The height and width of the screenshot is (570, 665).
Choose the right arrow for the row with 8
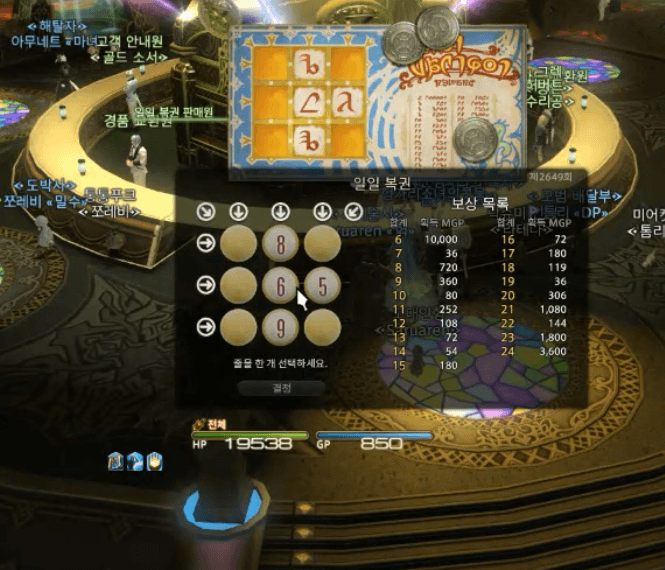205,243
